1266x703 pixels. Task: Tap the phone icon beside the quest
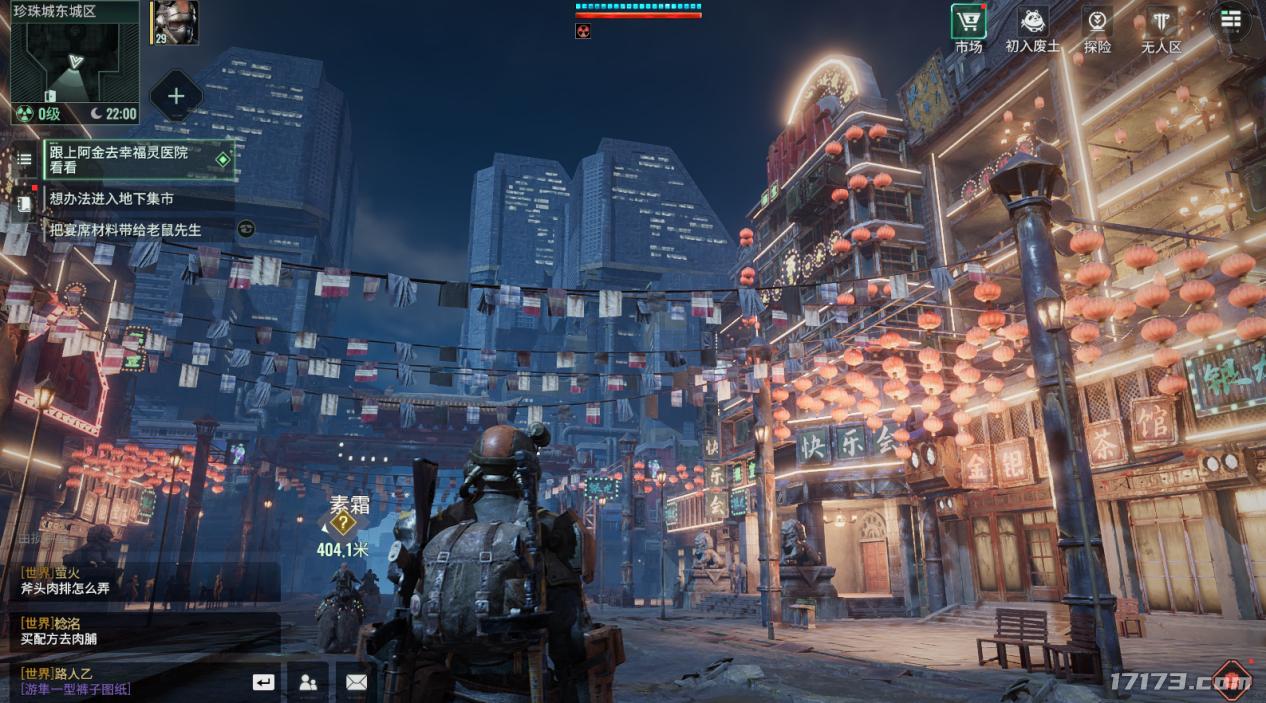click(246, 229)
